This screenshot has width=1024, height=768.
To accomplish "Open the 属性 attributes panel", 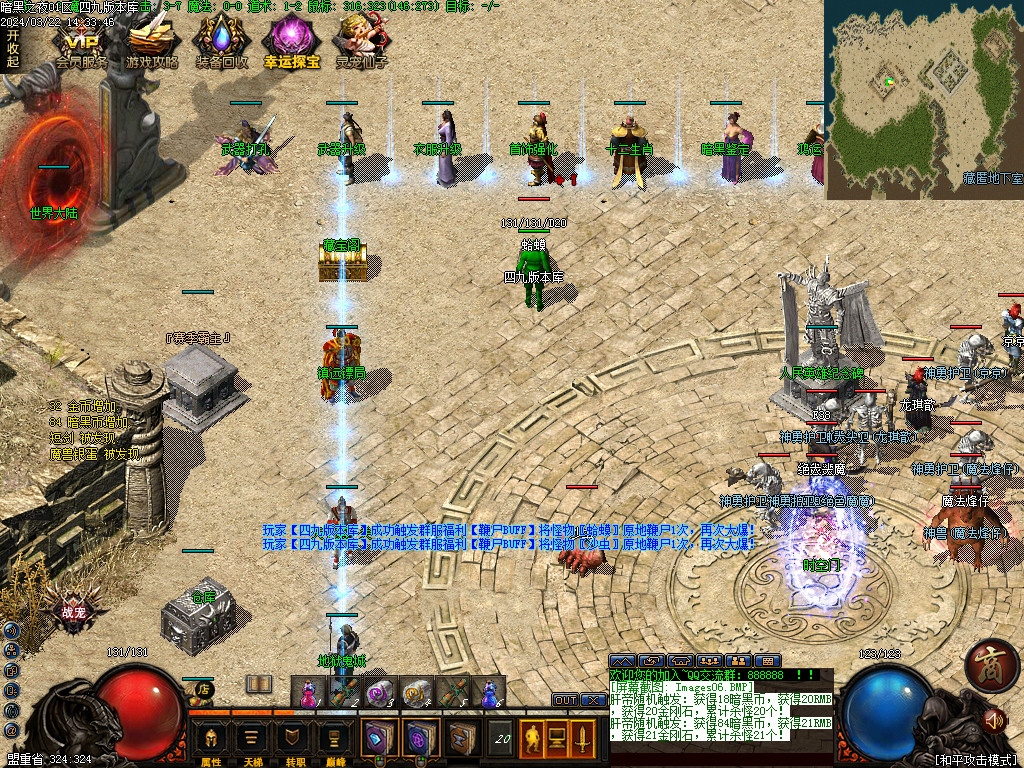I will [211, 740].
